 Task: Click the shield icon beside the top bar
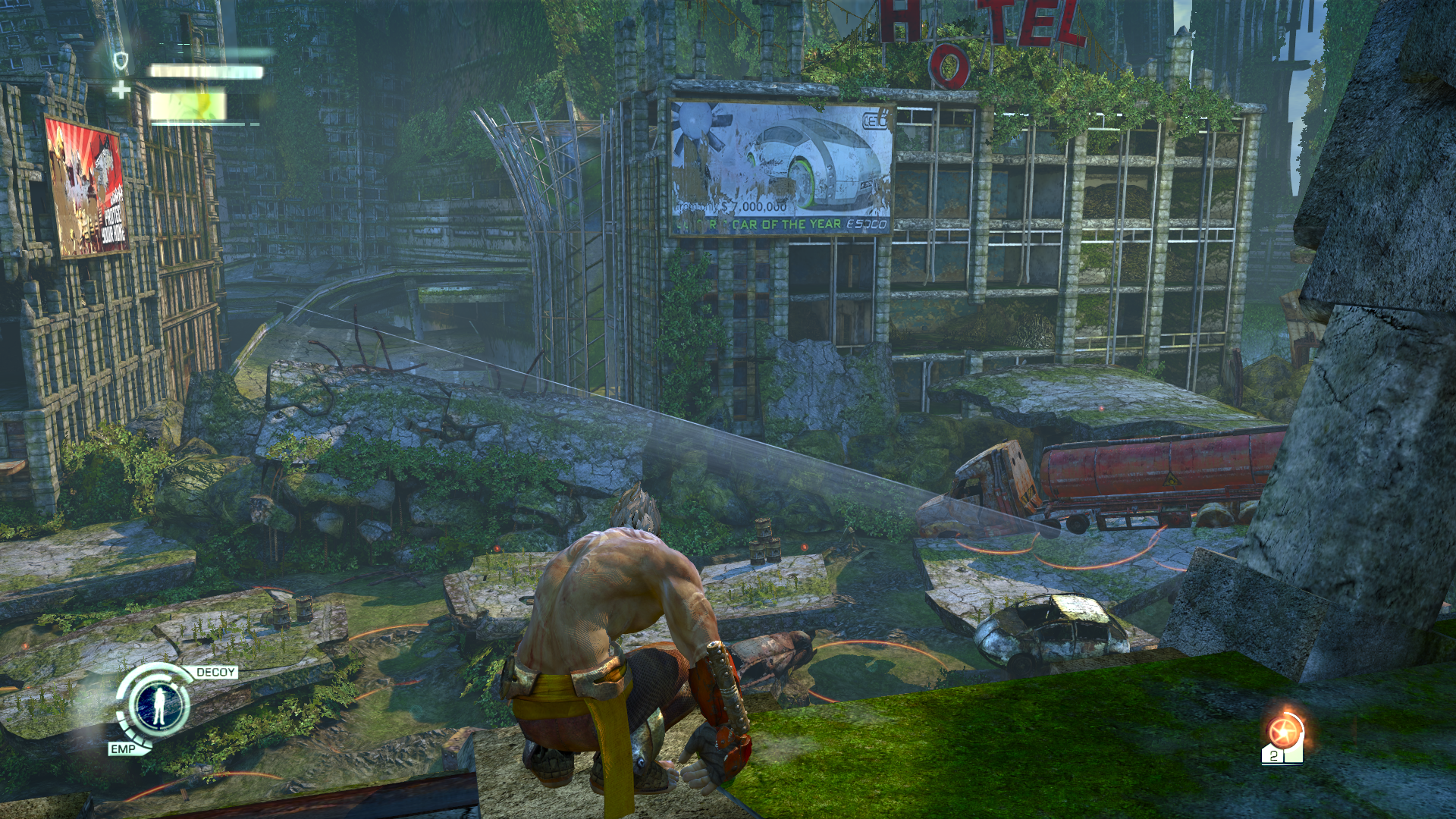pos(121,61)
